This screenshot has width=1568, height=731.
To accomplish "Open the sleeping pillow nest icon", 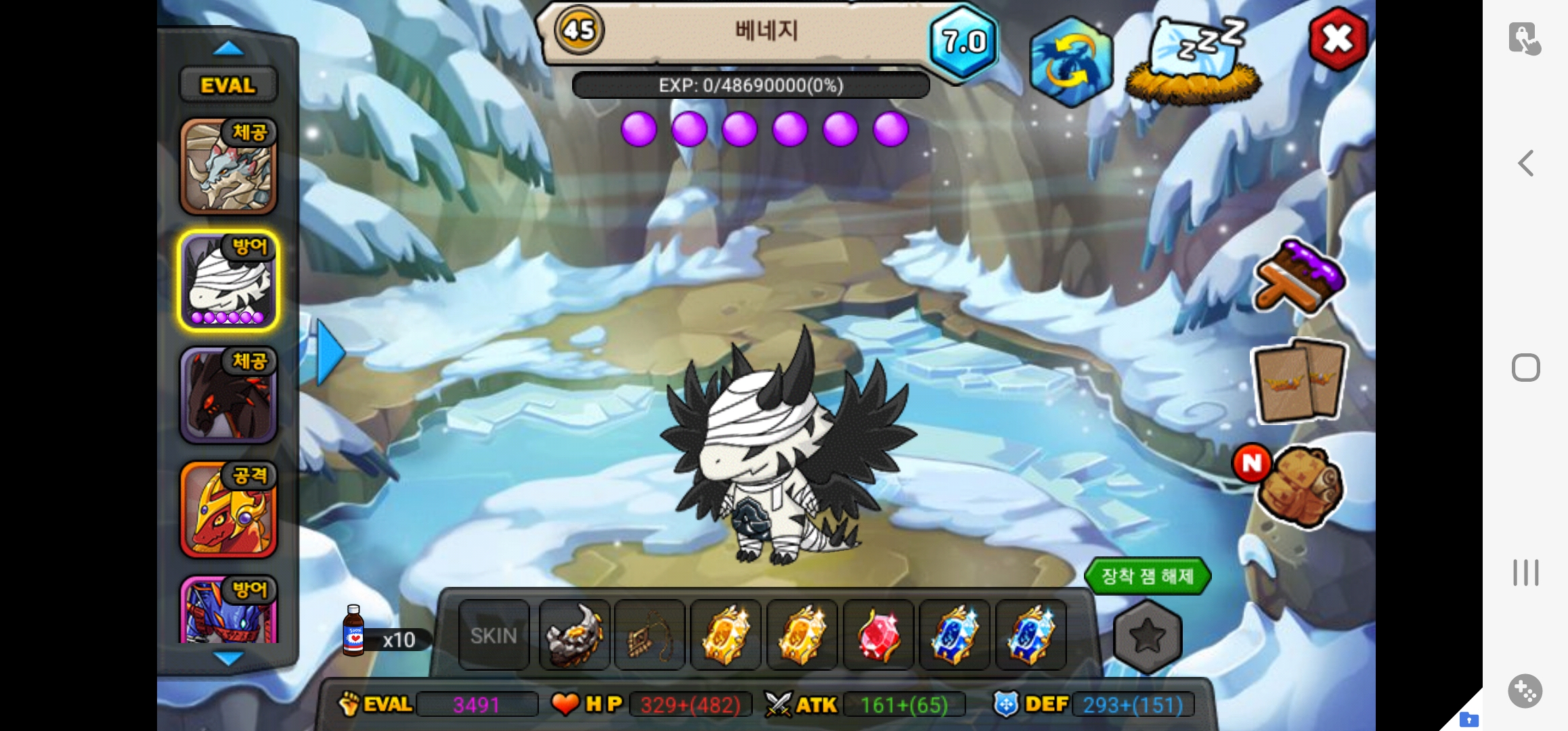I will pyautogui.click(x=1194, y=62).
